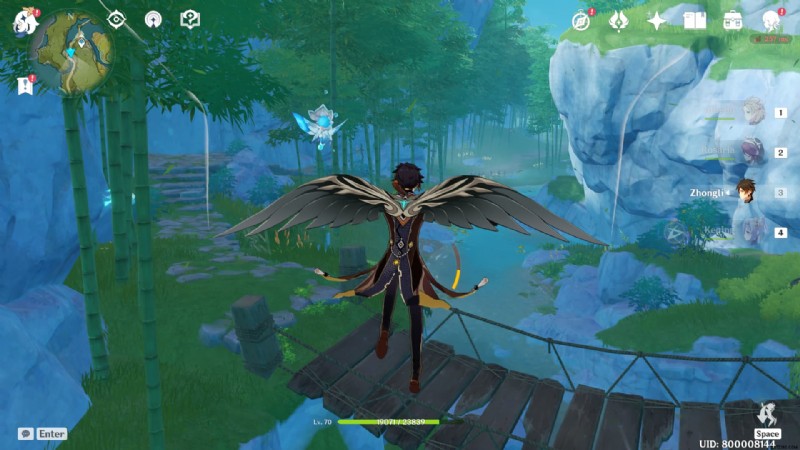The height and width of the screenshot is (450, 800).
Task: Tap the jump action icon
Action: (767, 416)
